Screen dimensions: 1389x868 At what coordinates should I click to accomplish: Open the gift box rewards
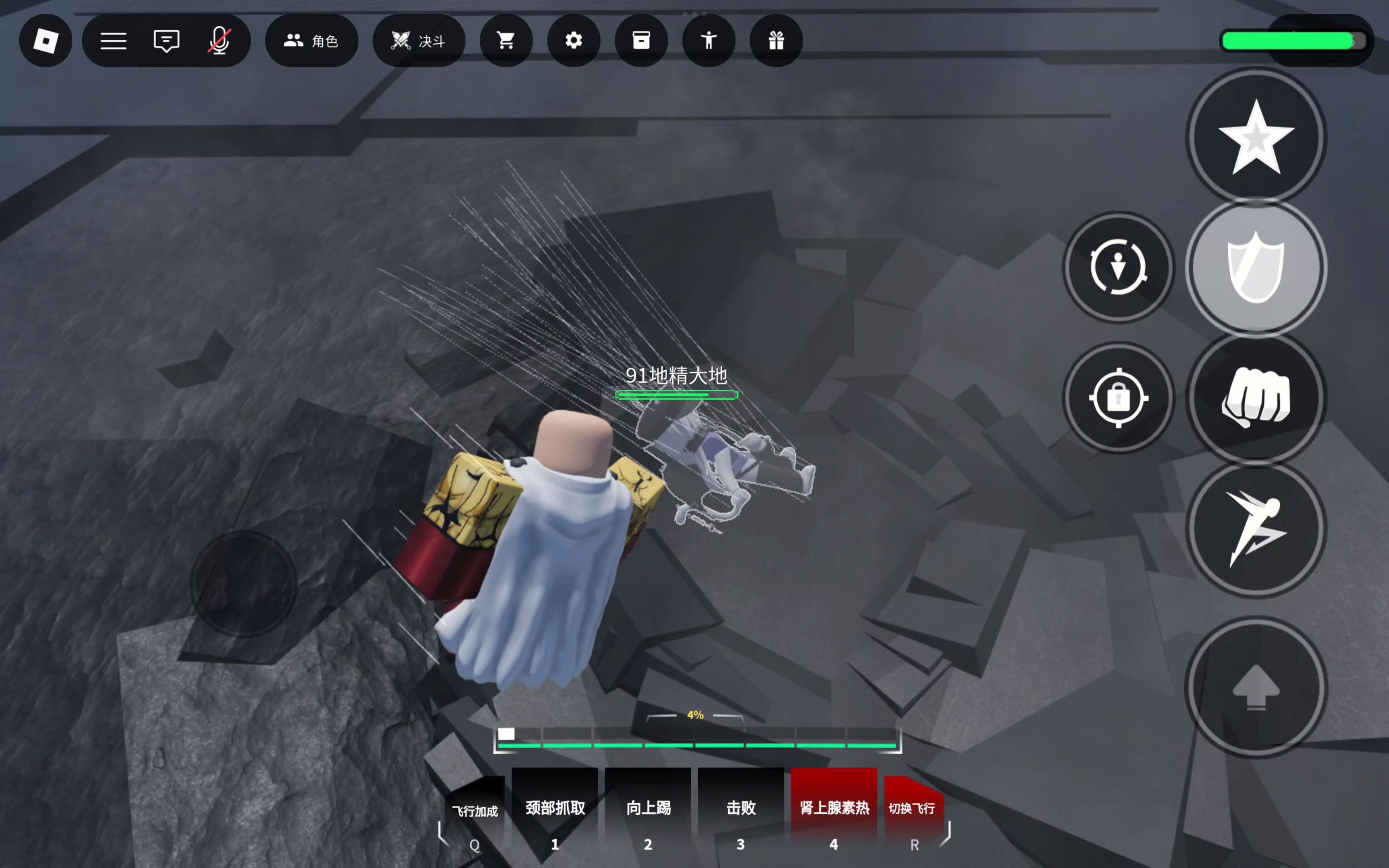(776, 41)
